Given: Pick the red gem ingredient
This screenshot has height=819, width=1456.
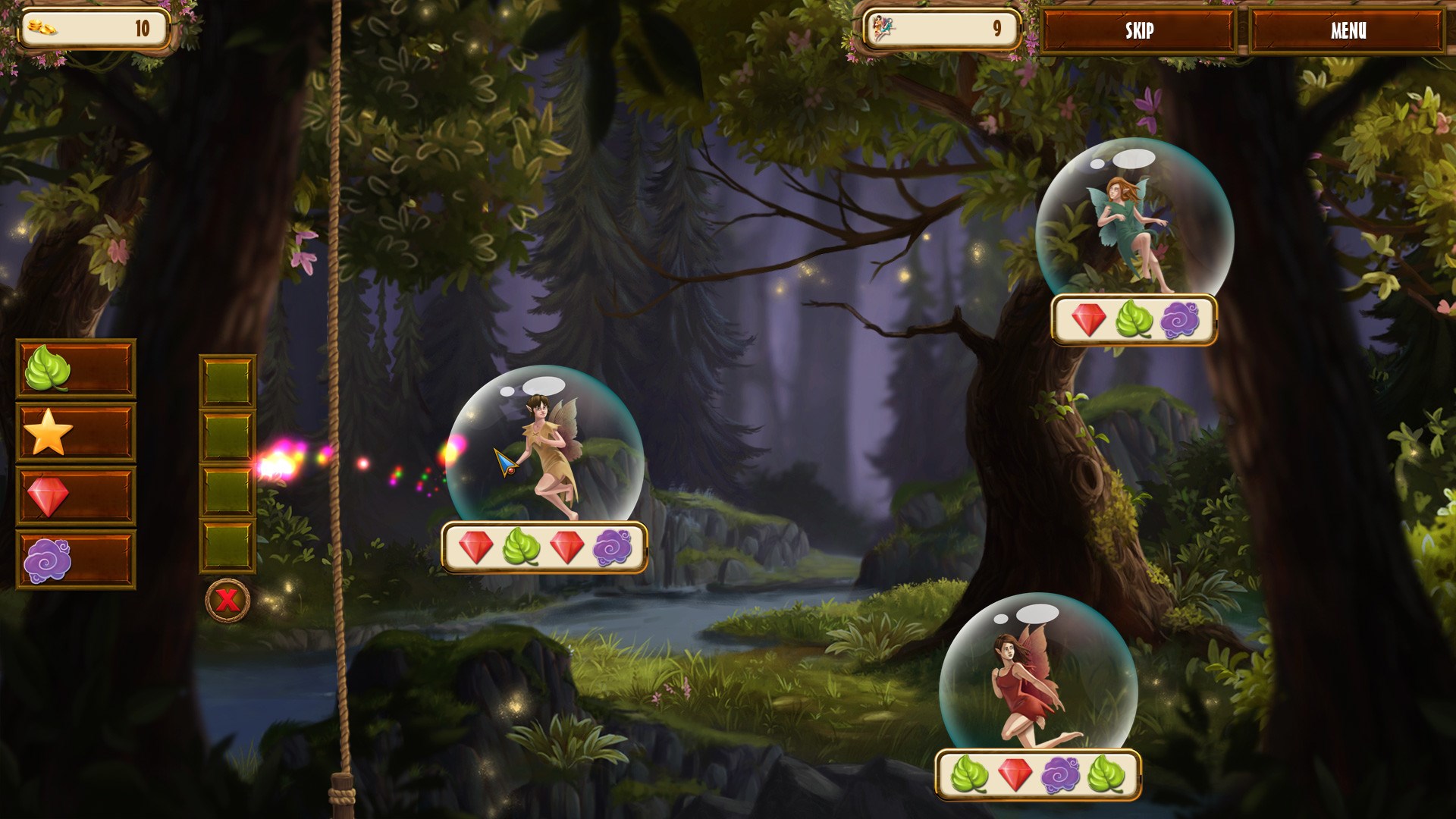Looking at the screenshot, I should (x=75, y=496).
